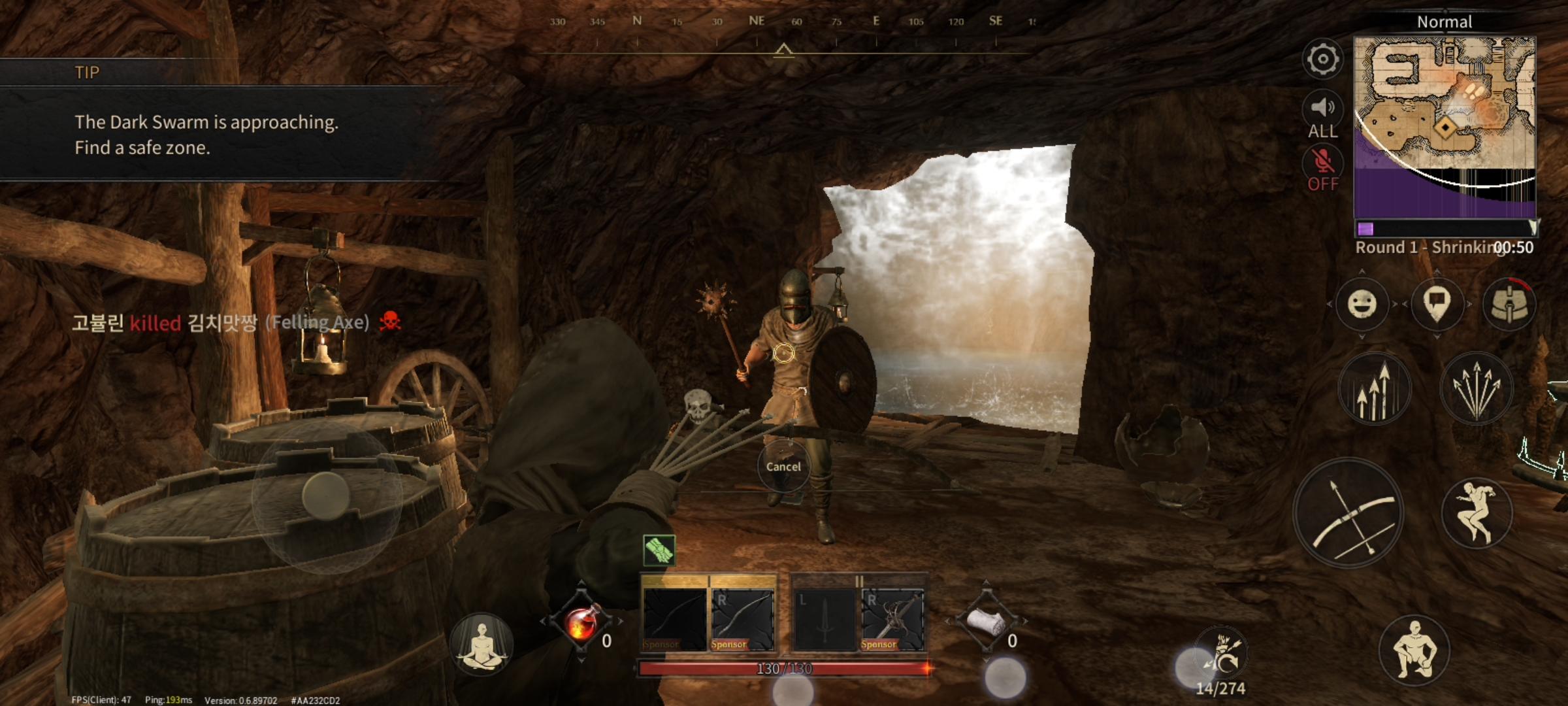1568x706 pixels.
Task: Toggle the ALL speaker voice chat
Action: (1322, 115)
